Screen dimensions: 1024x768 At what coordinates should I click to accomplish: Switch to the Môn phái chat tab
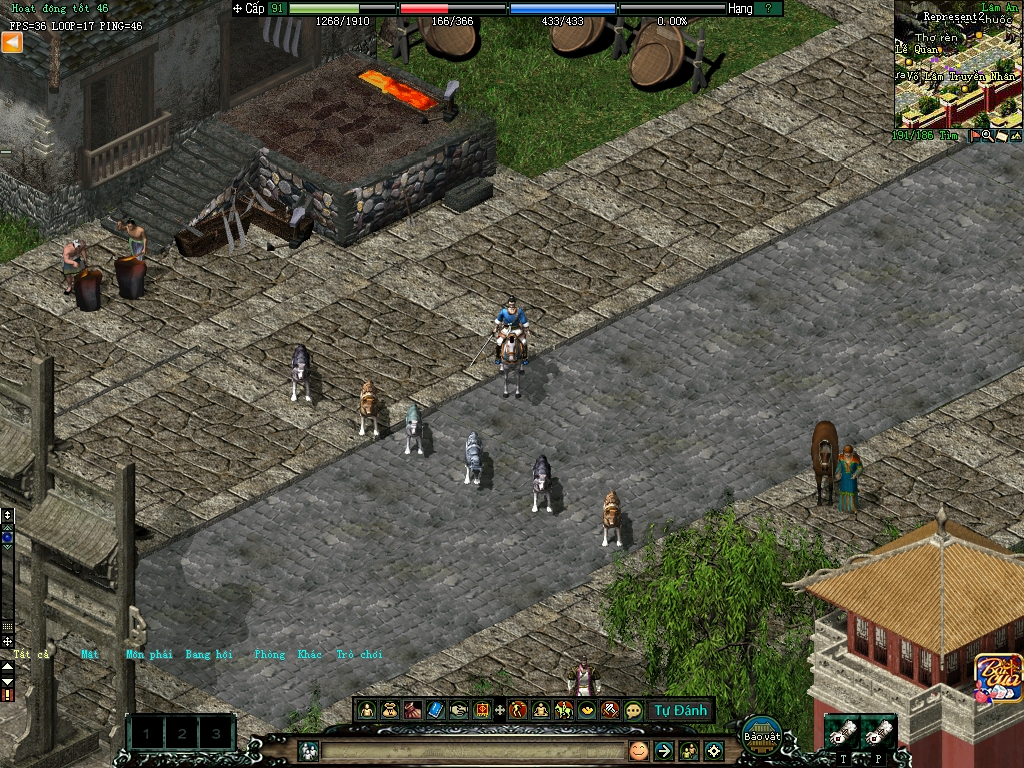click(149, 654)
